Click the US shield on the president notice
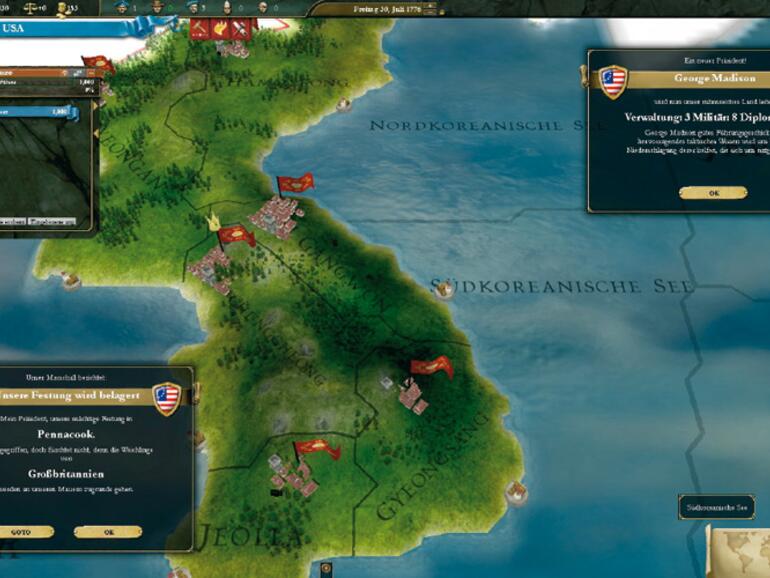Image resolution: width=770 pixels, height=578 pixels. tap(613, 80)
